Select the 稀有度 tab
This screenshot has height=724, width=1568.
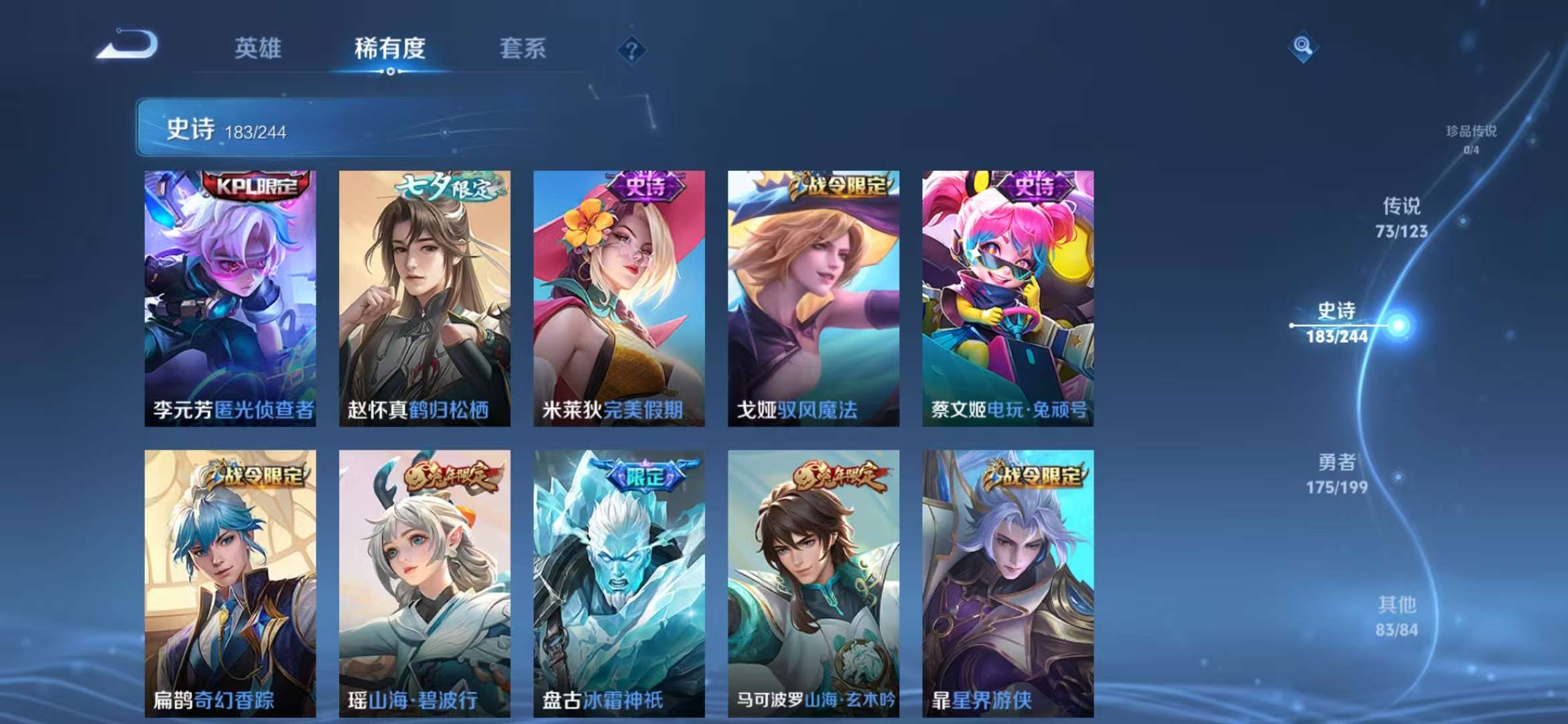pyautogui.click(x=391, y=48)
